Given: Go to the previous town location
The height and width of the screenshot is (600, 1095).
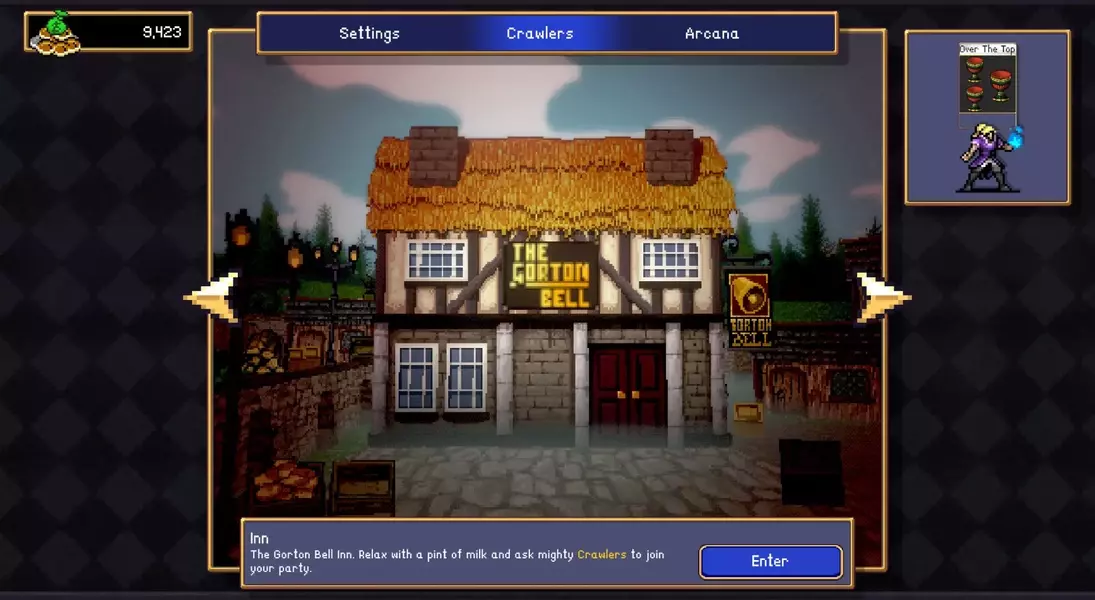Looking at the screenshot, I should [213, 297].
